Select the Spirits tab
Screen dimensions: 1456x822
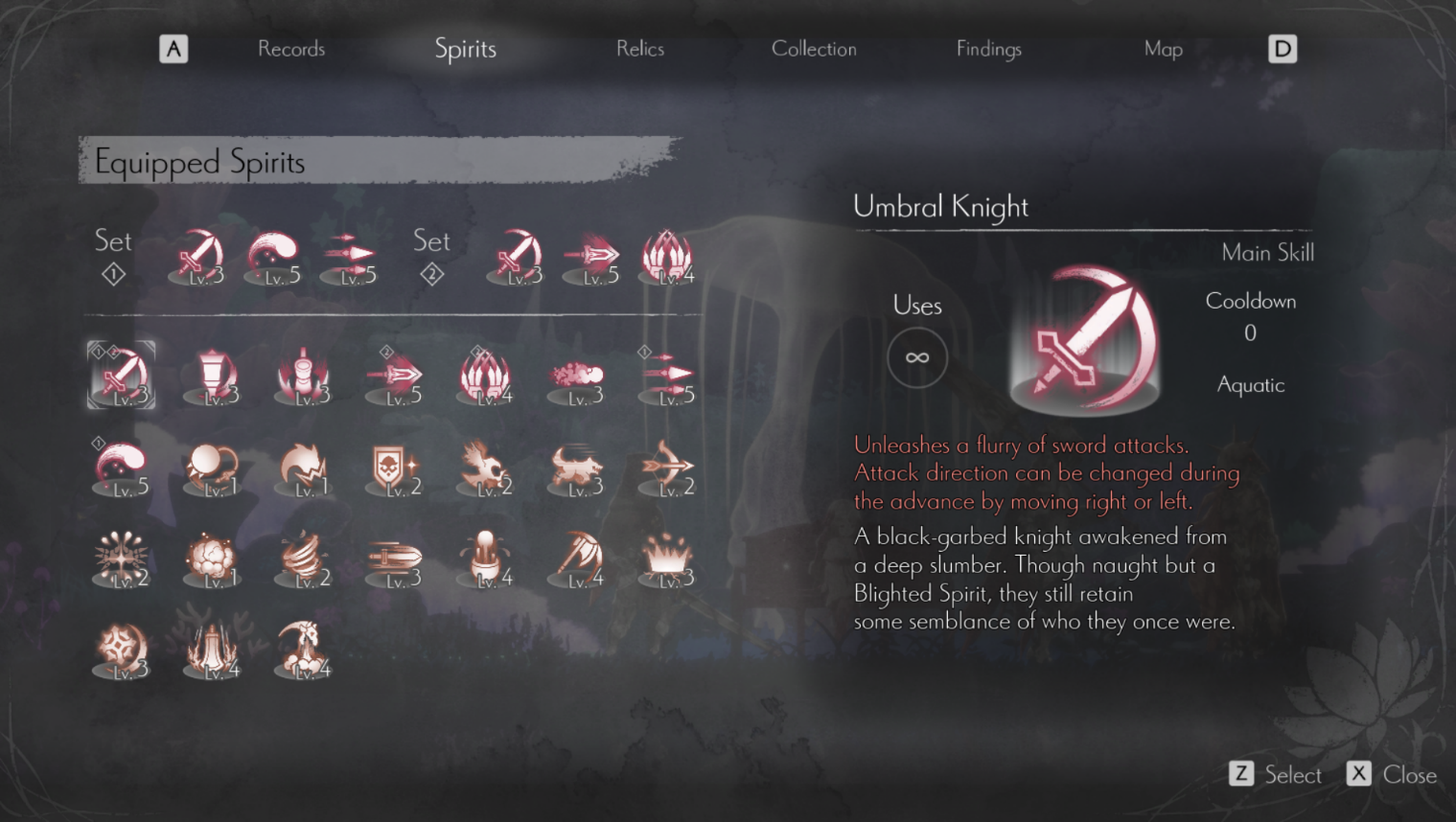click(465, 49)
